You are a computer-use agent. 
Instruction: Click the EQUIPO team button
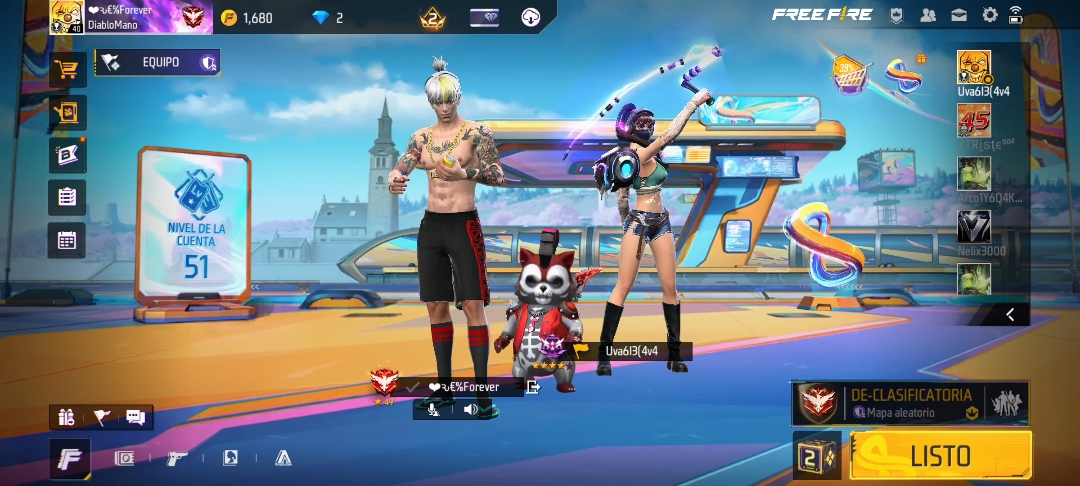tap(158, 63)
